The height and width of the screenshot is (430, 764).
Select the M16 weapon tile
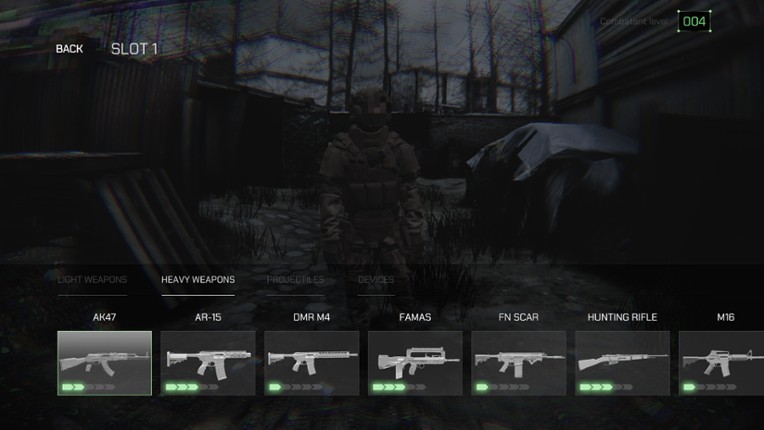pyautogui.click(x=722, y=363)
